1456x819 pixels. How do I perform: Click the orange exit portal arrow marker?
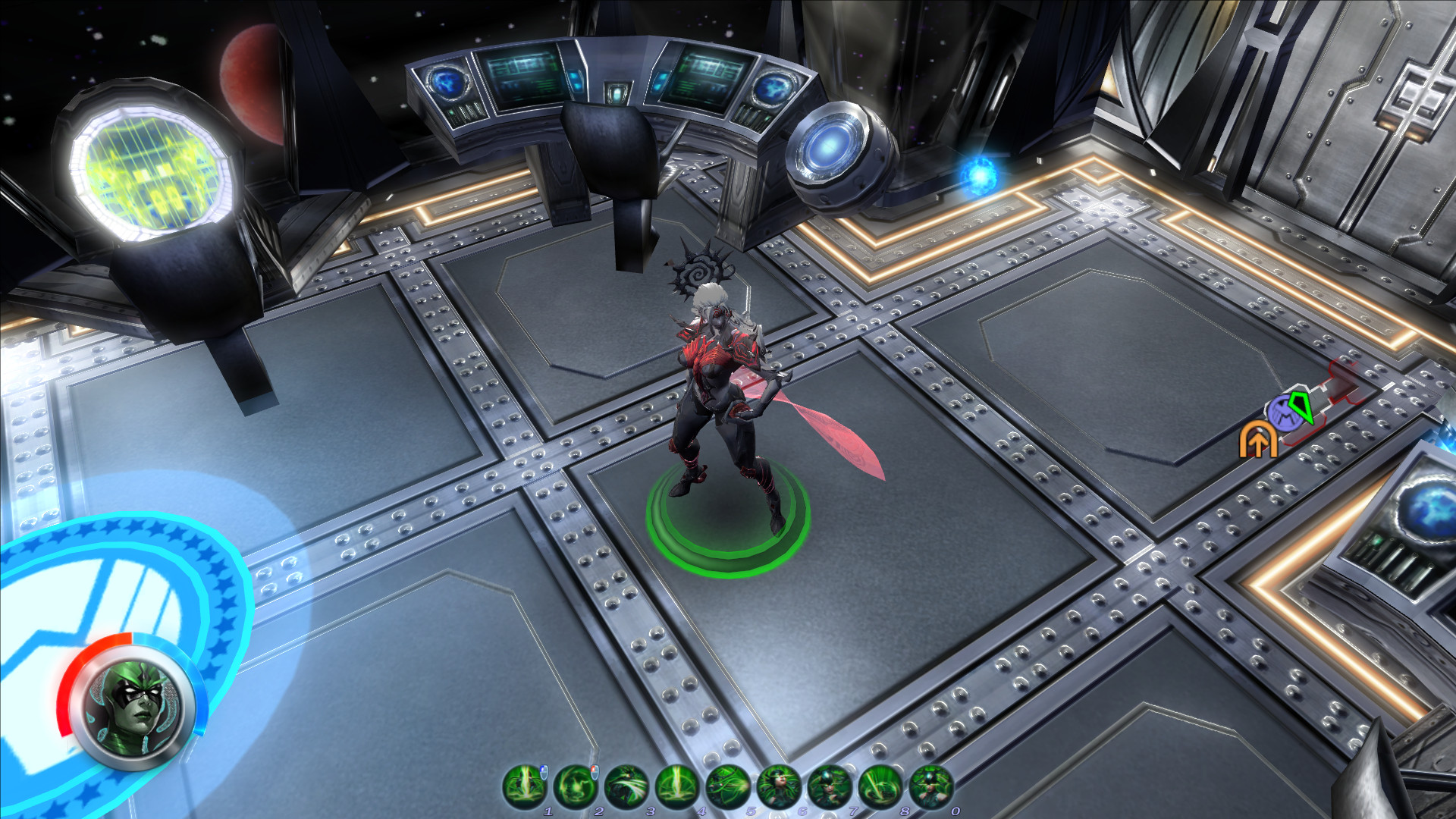(x=1258, y=441)
